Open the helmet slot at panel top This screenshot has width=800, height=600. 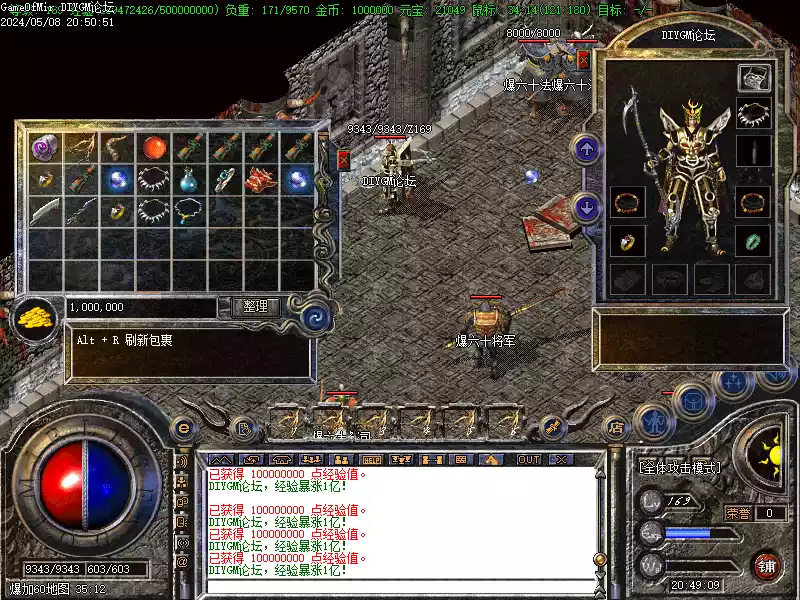click(753, 77)
